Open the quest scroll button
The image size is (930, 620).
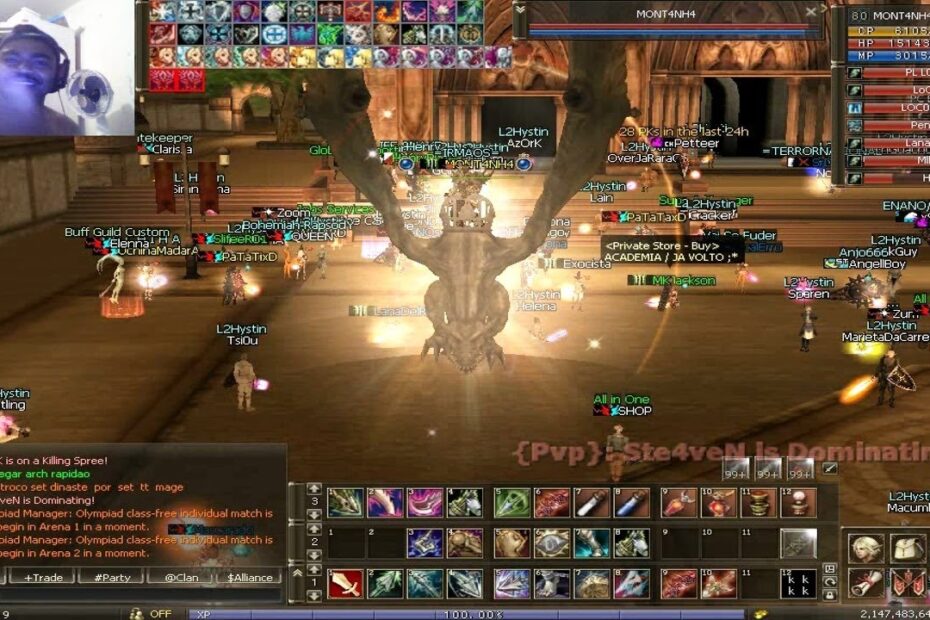(x=865, y=583)
